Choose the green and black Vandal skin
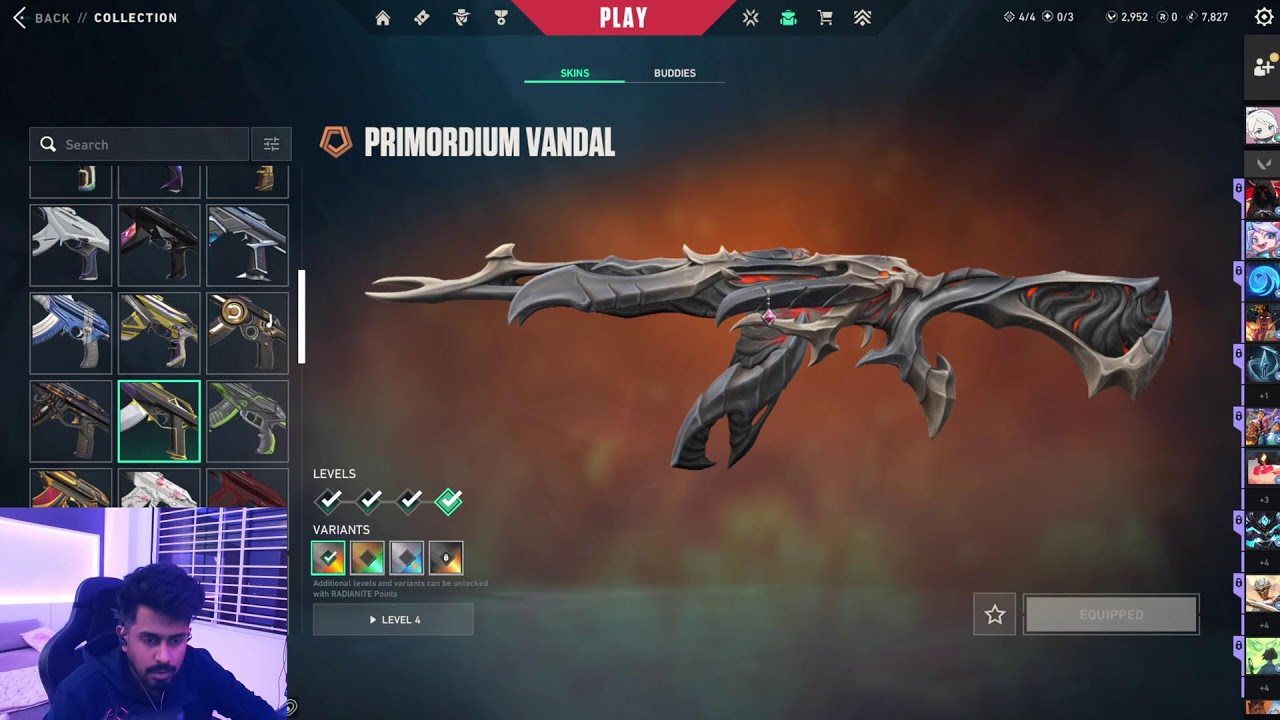This screenshot has width=1280, height=720. click(247, 421)
